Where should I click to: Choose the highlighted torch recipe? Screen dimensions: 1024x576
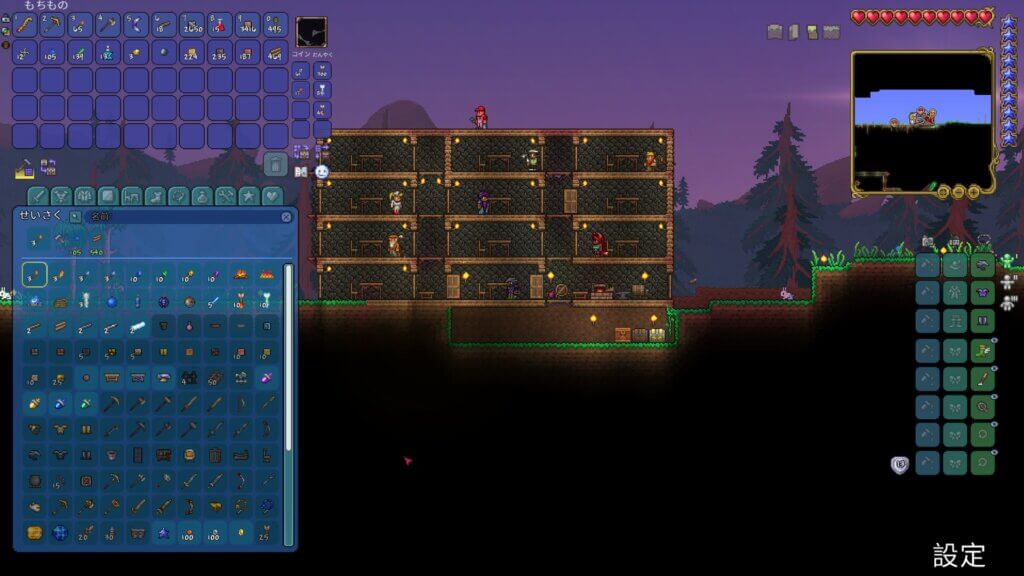[x=34, y=273]
